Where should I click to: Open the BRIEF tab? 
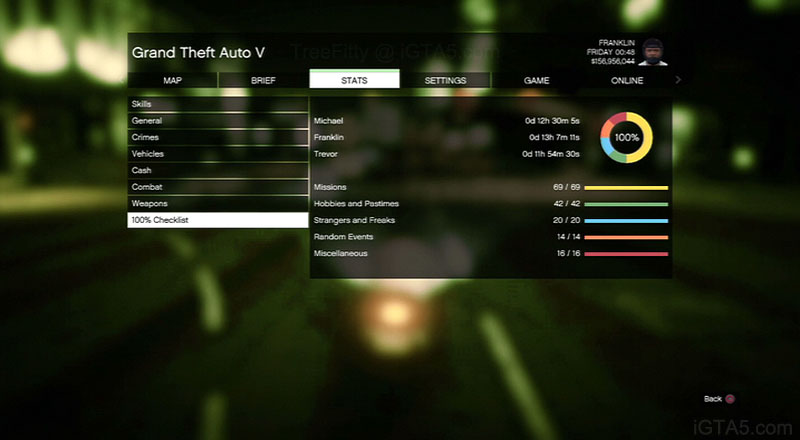click(x=263, y=80)
